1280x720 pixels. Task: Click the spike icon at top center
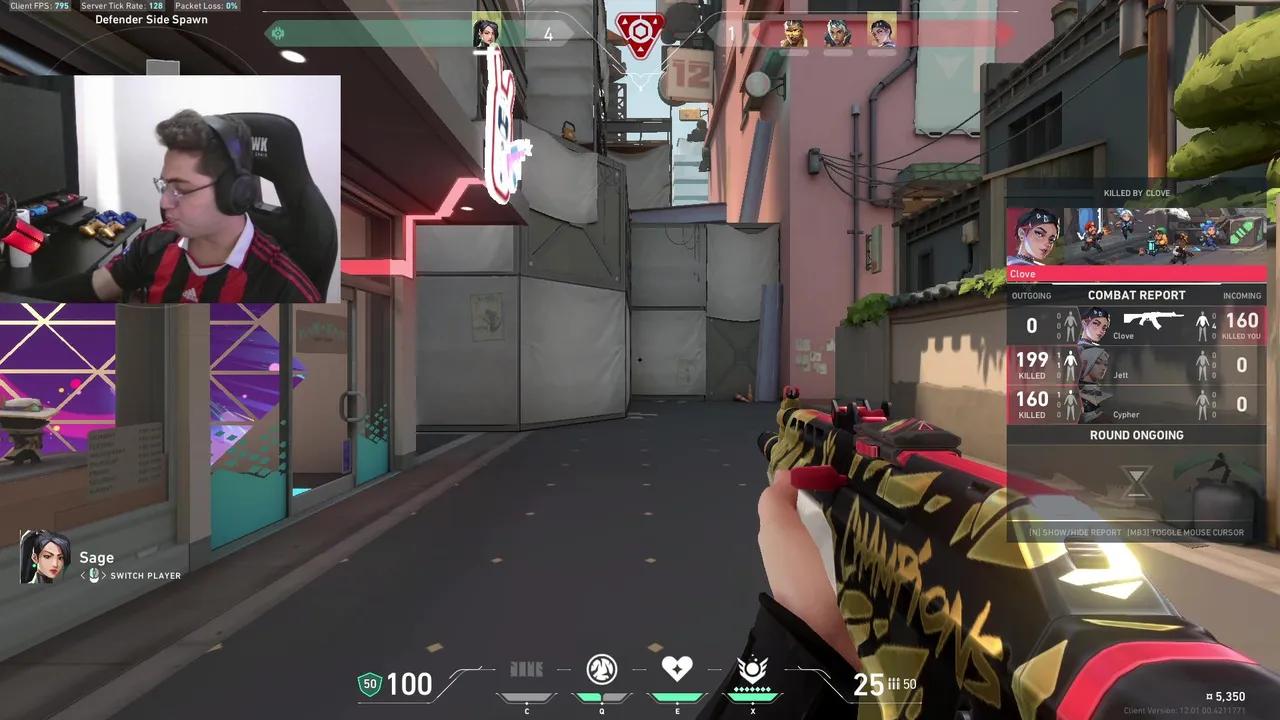coord(639,32)
